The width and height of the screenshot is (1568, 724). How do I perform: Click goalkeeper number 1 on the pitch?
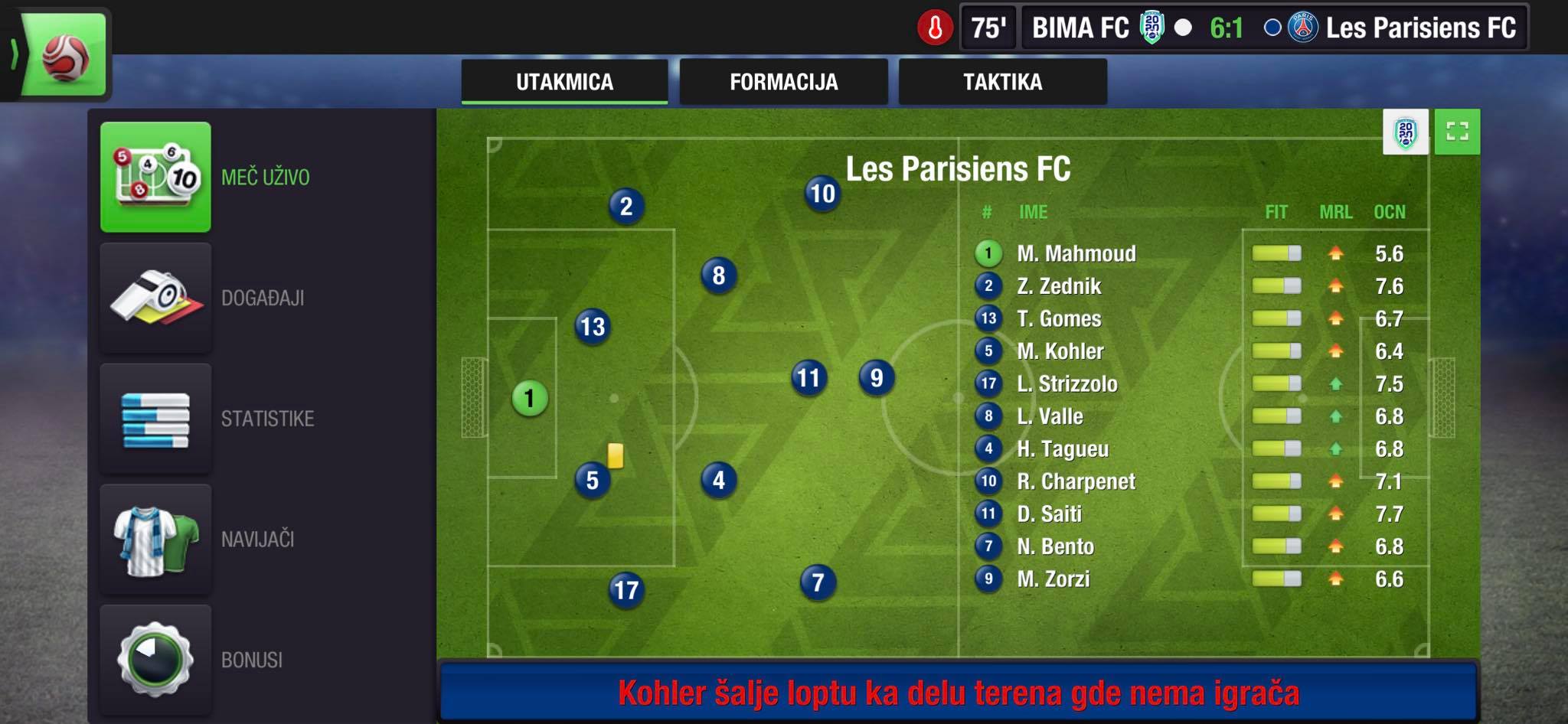pos(529,398)
